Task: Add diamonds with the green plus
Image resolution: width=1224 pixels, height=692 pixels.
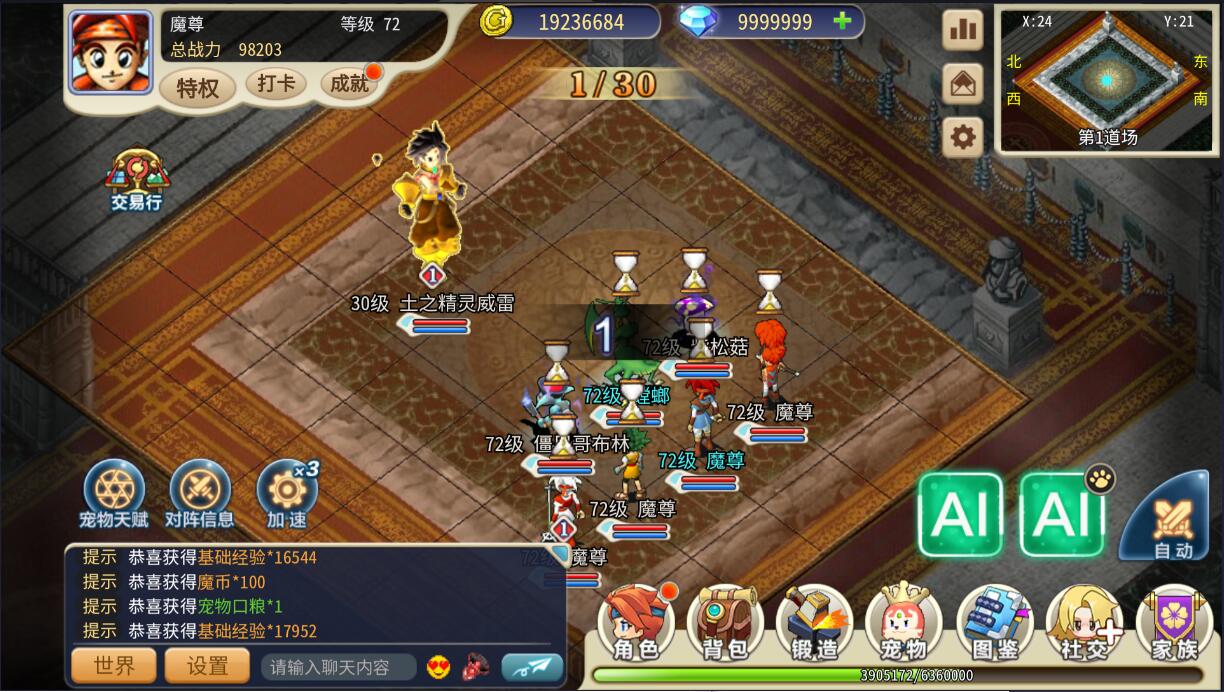Action: pos(842,21)
